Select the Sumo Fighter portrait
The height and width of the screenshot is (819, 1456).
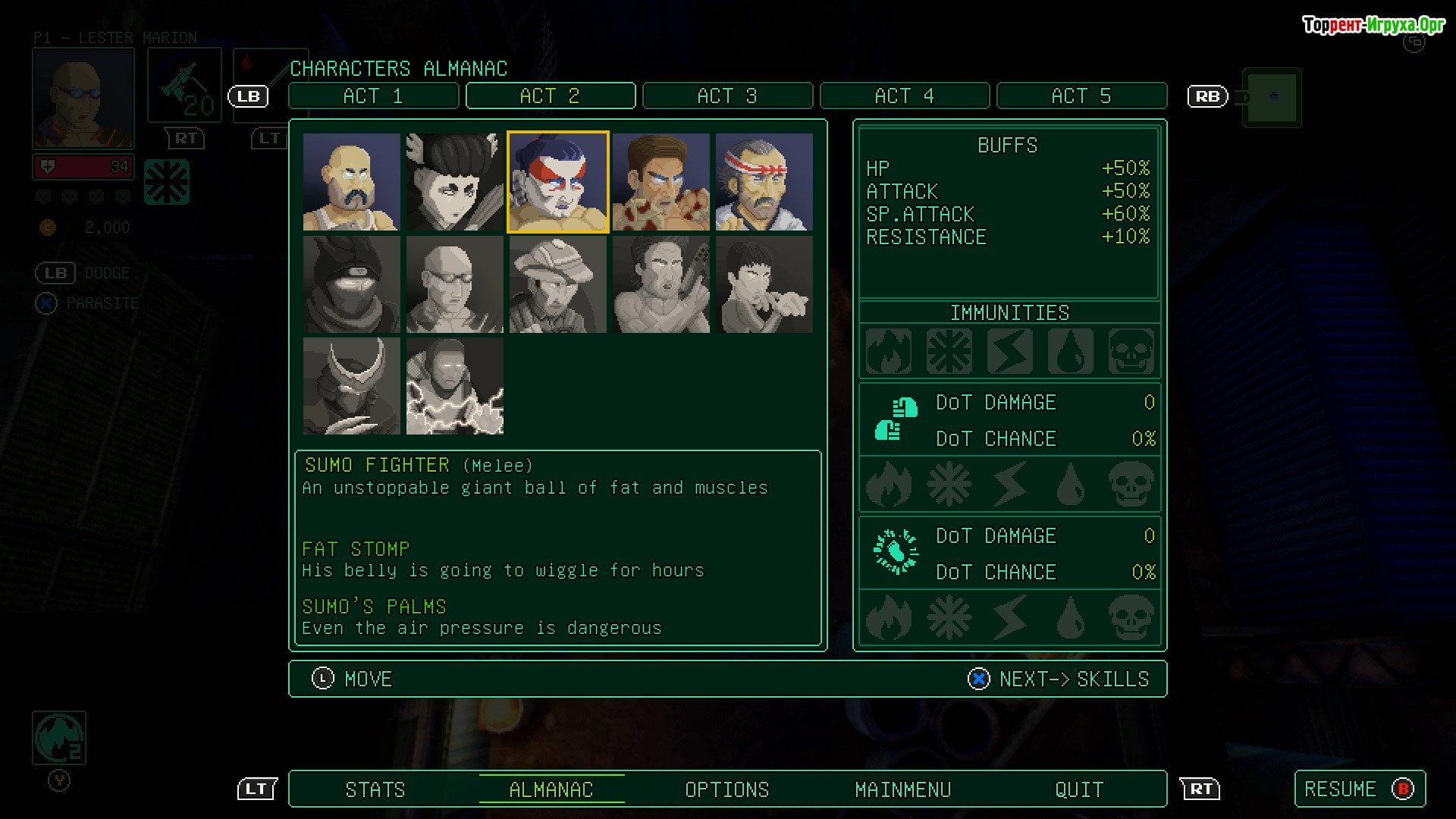(557, 182)
